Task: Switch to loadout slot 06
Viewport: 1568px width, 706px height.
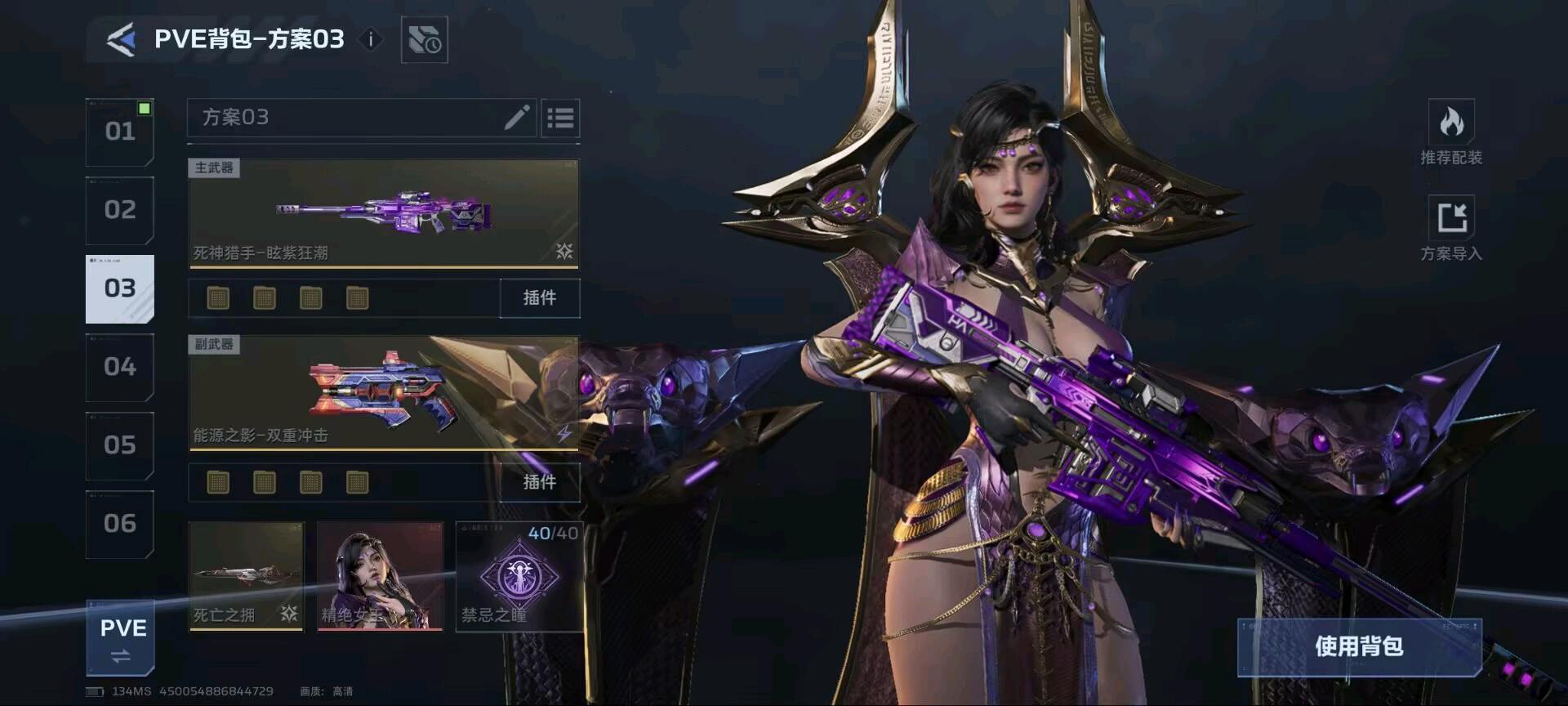Action: coord(120,524)
